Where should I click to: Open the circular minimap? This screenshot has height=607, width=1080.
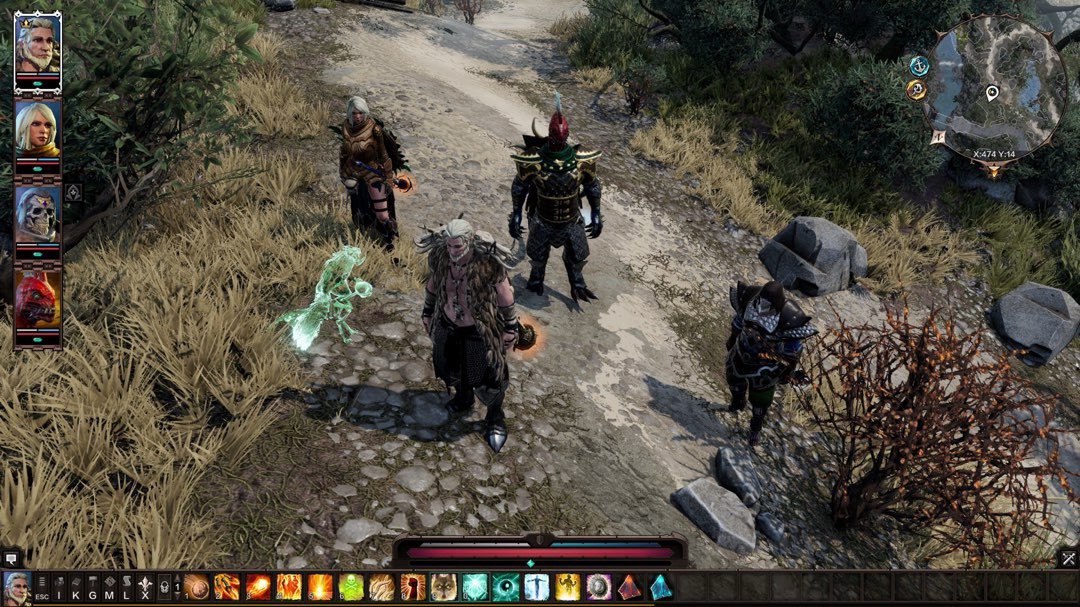[994, 85]
